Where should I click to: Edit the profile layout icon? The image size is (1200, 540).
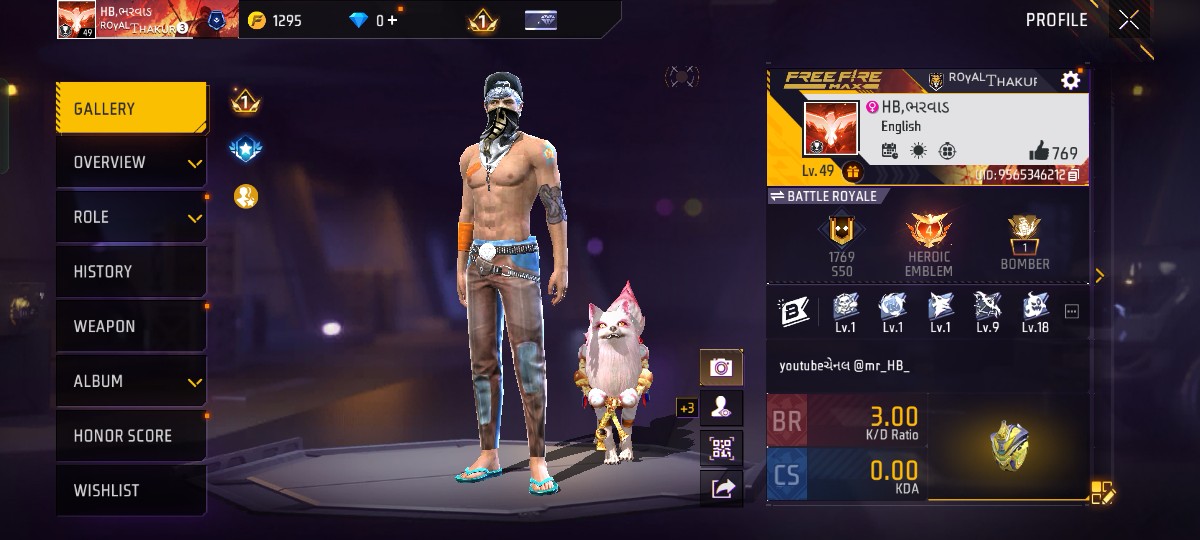1102,492
